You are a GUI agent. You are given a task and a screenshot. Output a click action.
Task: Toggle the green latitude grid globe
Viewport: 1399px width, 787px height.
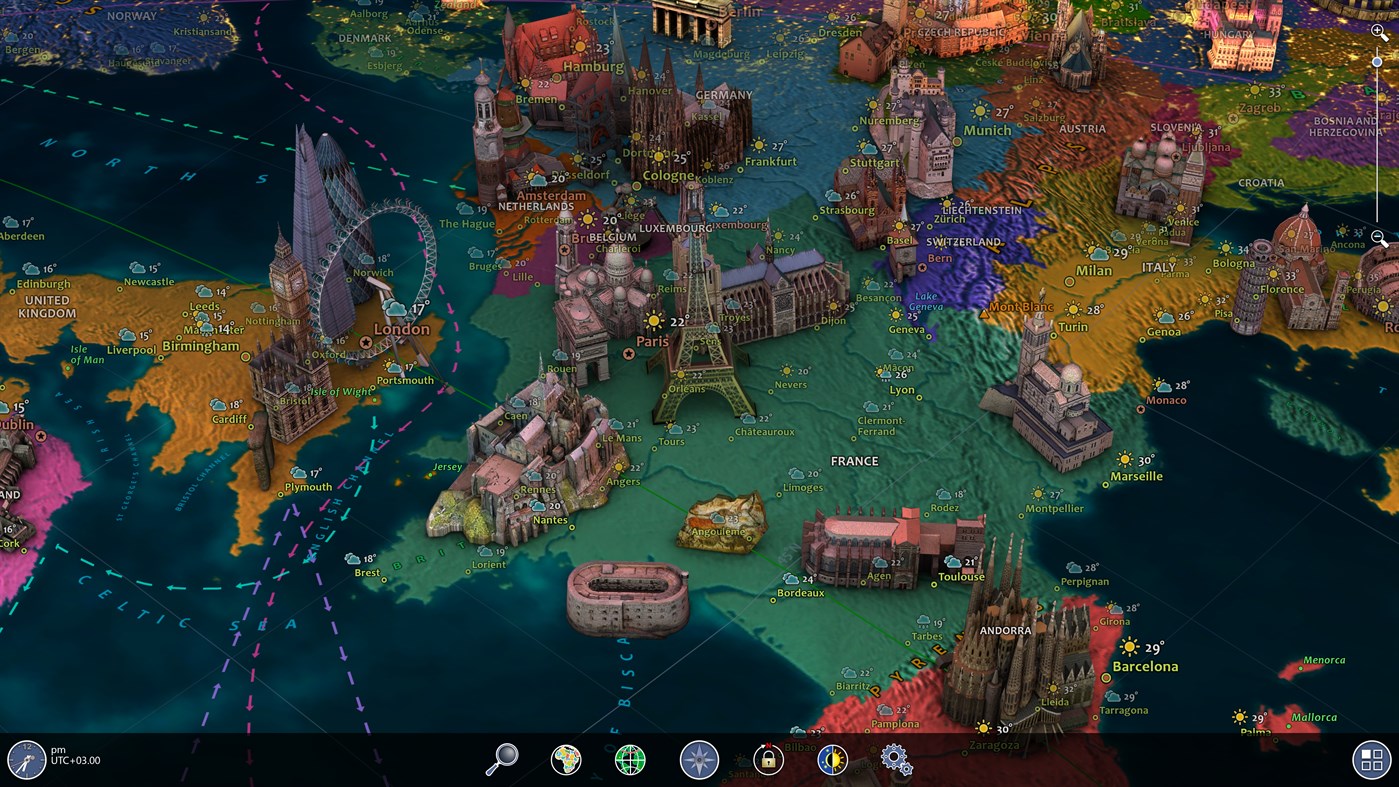point(631,758)
